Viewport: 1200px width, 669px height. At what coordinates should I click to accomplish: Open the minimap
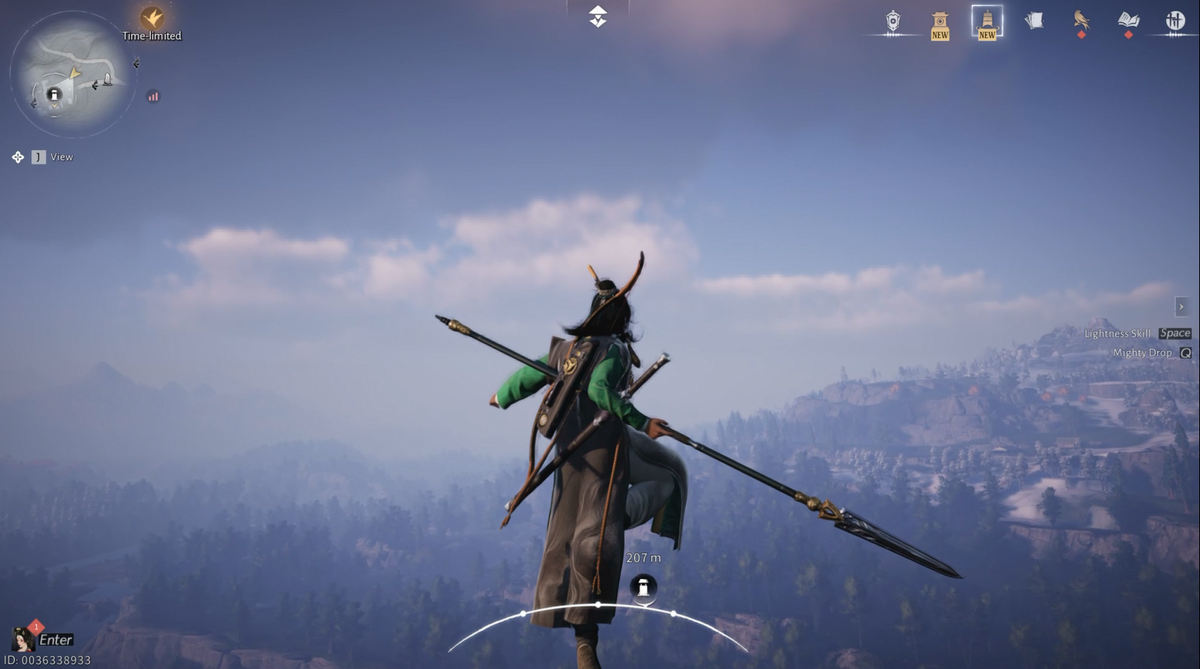point(71,74)
